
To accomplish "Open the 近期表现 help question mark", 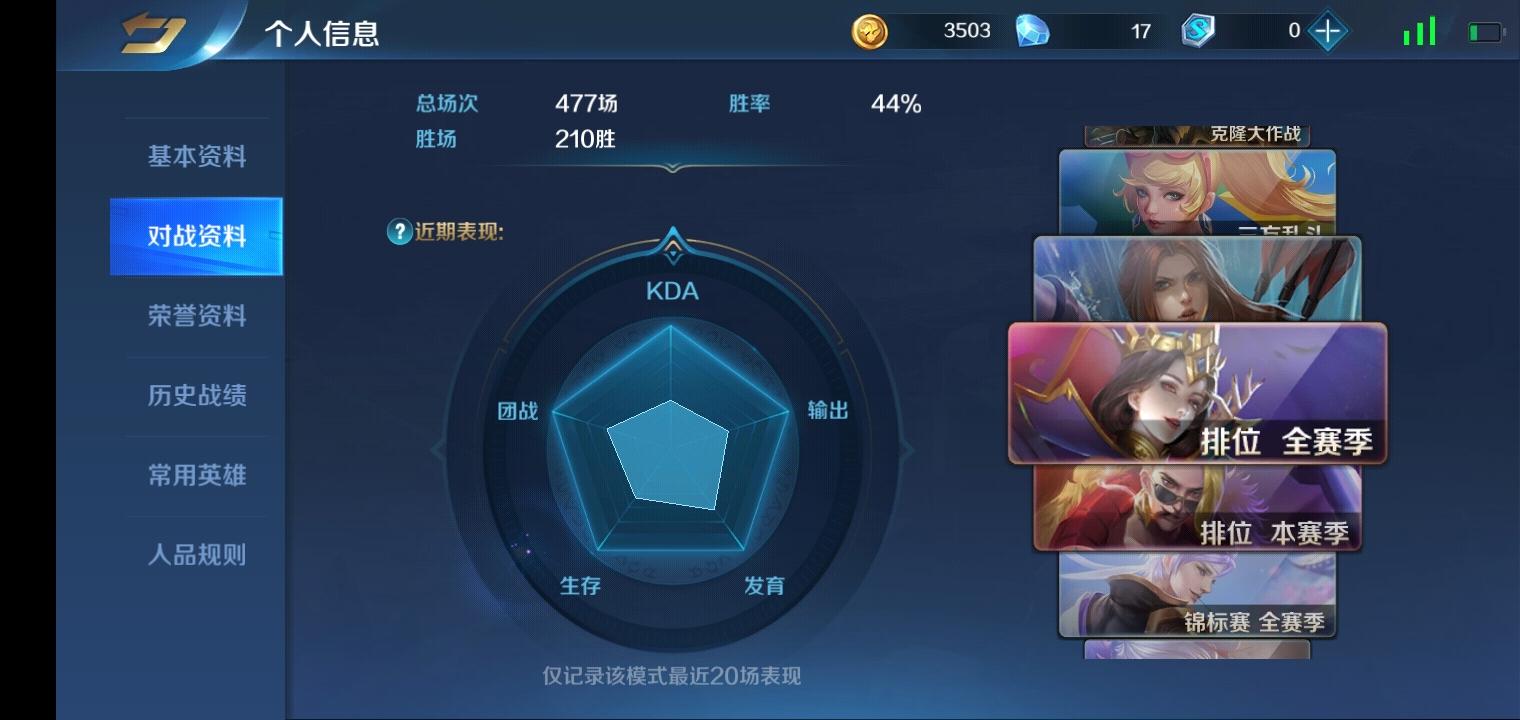I will (x=398, y=231).
